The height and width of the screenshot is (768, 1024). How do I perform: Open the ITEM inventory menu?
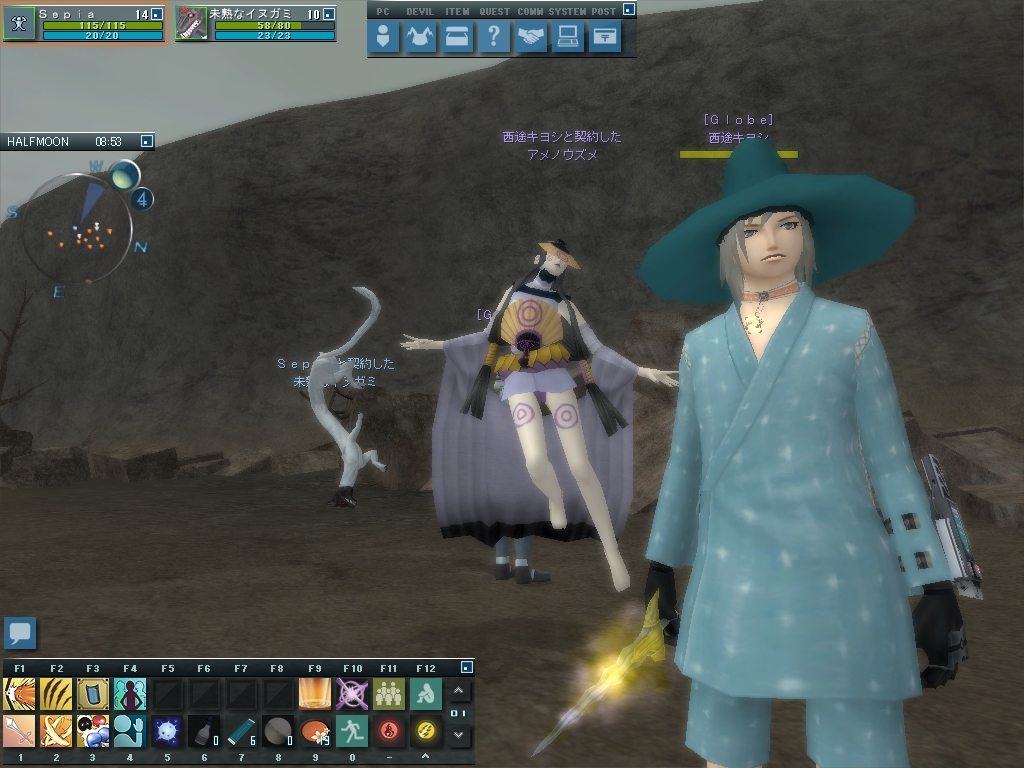457,38
